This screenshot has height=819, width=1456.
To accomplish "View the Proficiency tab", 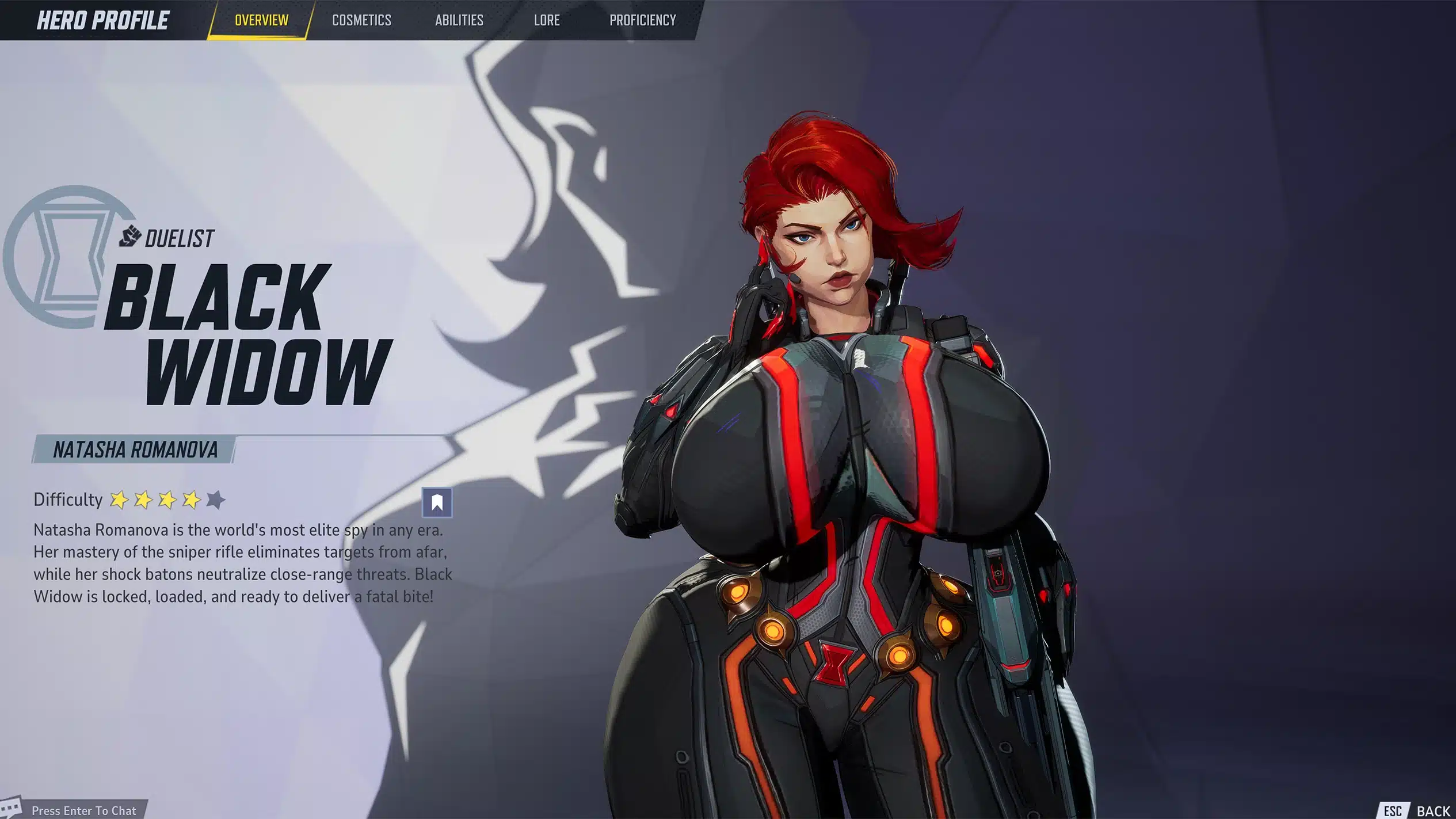I will coord(642,21).
